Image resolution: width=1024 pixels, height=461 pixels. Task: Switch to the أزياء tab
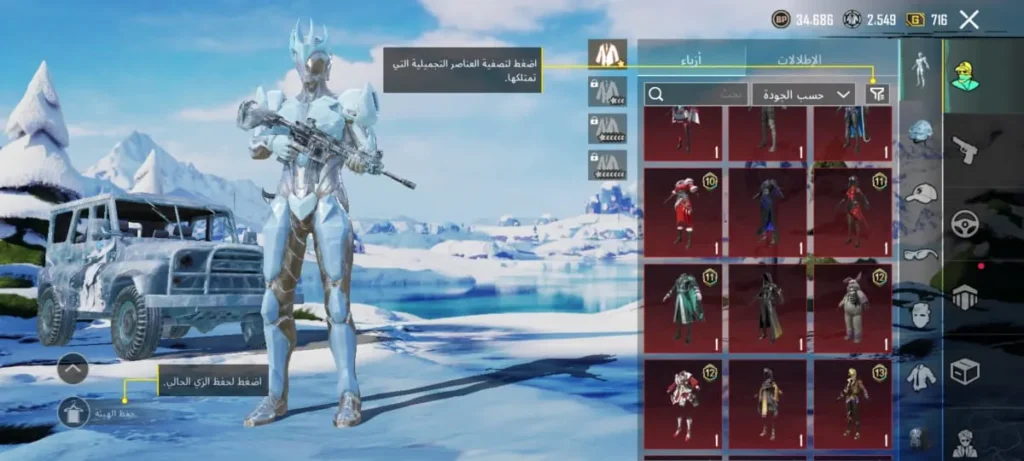(692, 59)
